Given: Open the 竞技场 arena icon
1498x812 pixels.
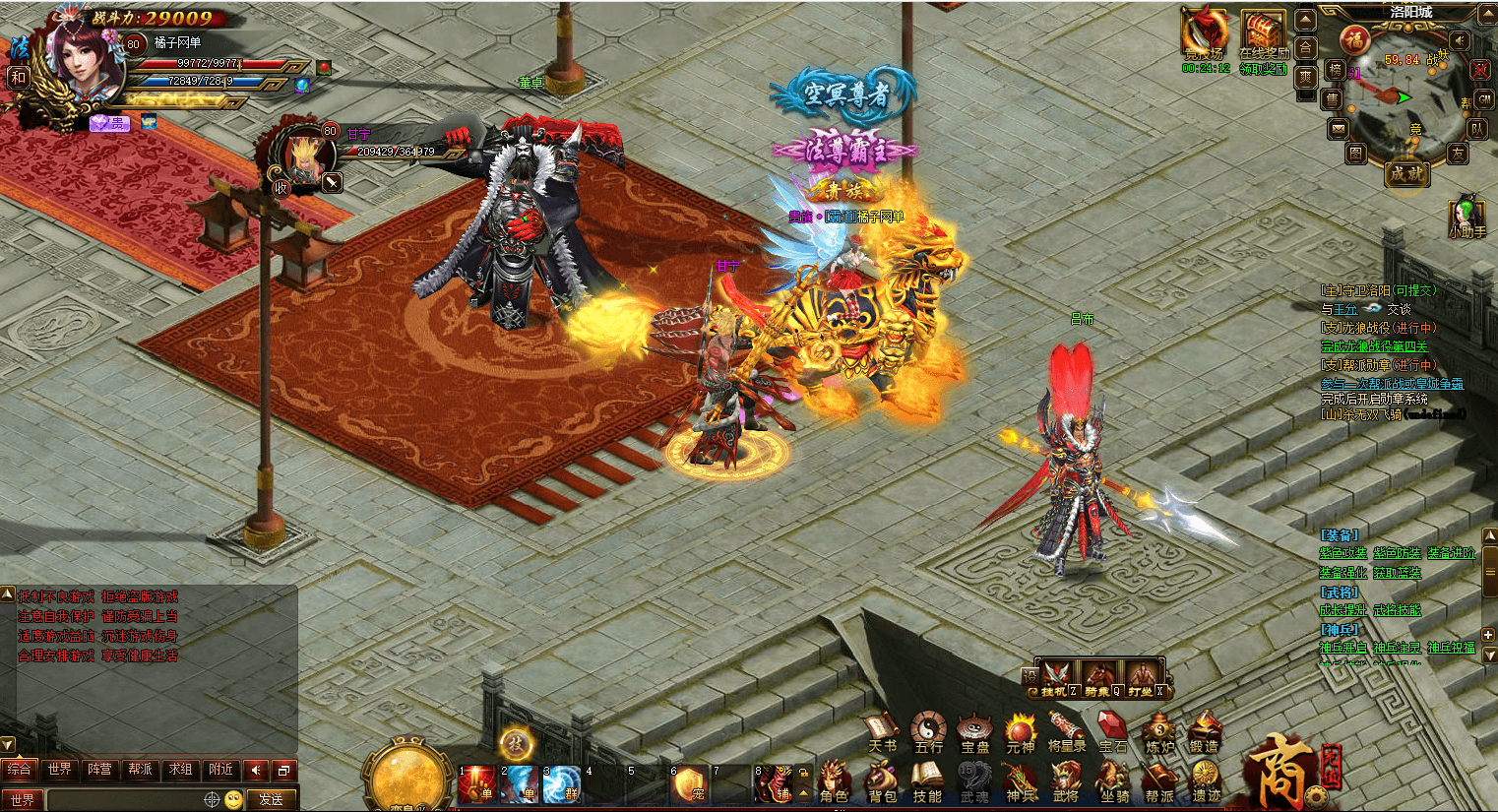Looking at the screenshot, I should [x=1206, y=37].
